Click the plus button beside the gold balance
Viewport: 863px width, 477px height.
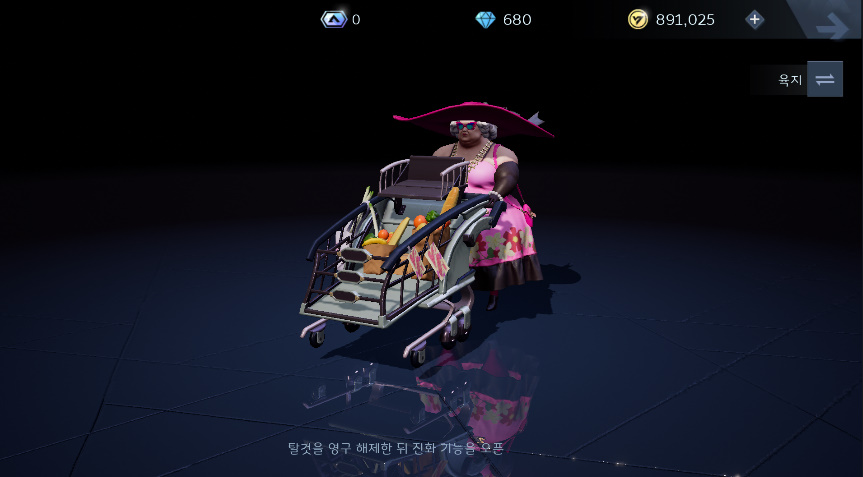754,19
